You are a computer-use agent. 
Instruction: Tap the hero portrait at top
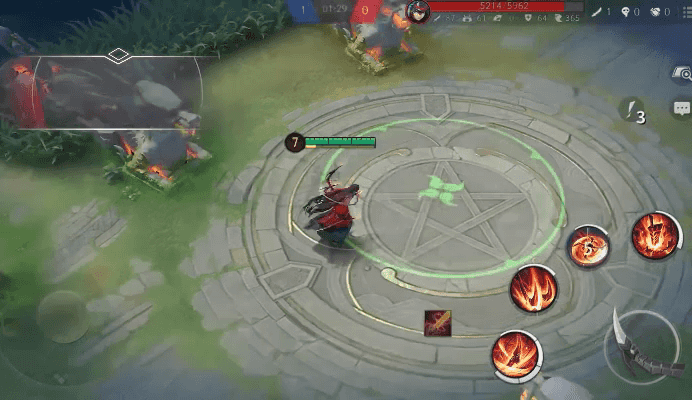(418, 11)
